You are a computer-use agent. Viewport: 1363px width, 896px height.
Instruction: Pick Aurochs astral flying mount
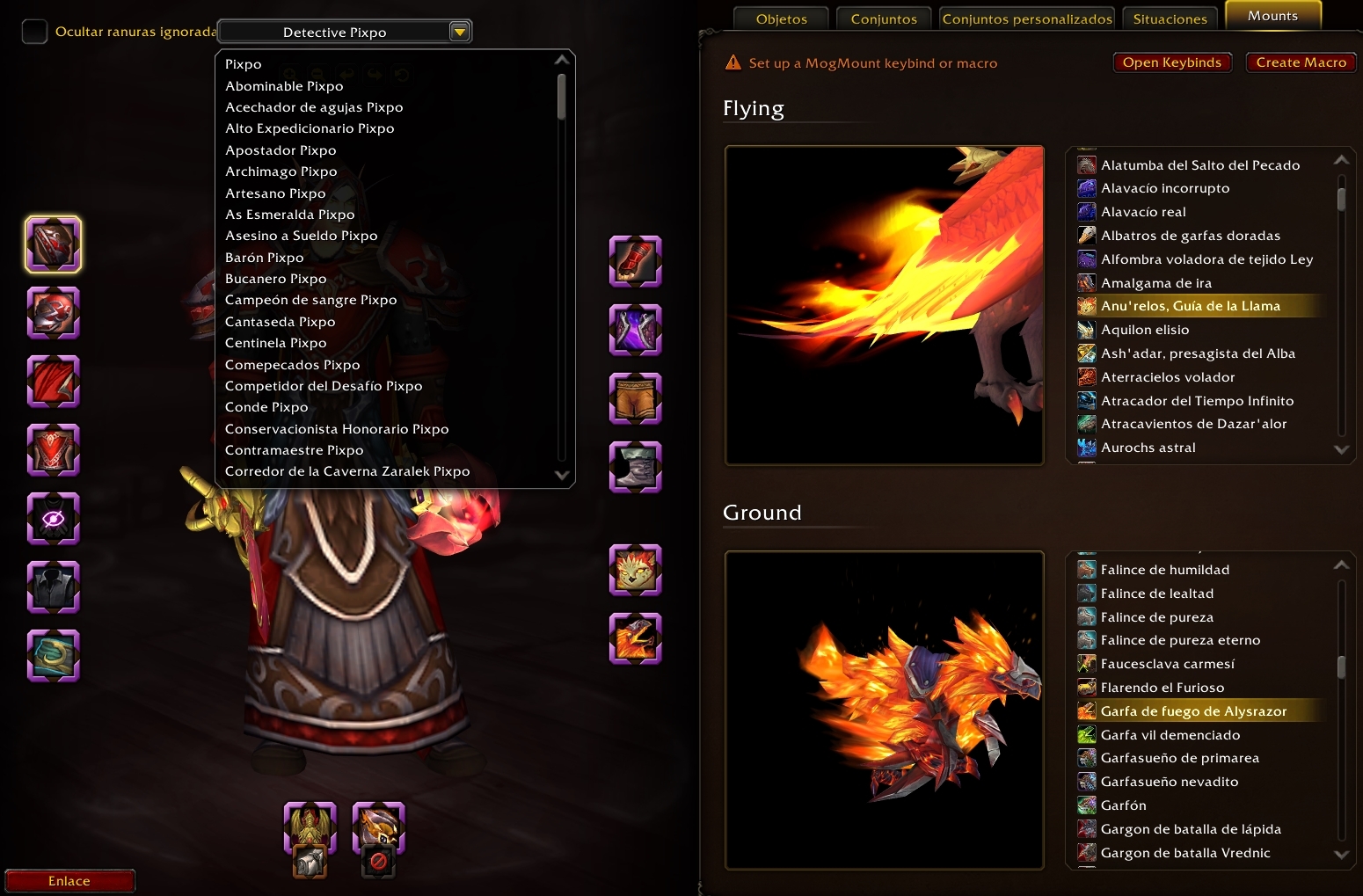(1148, 448)
